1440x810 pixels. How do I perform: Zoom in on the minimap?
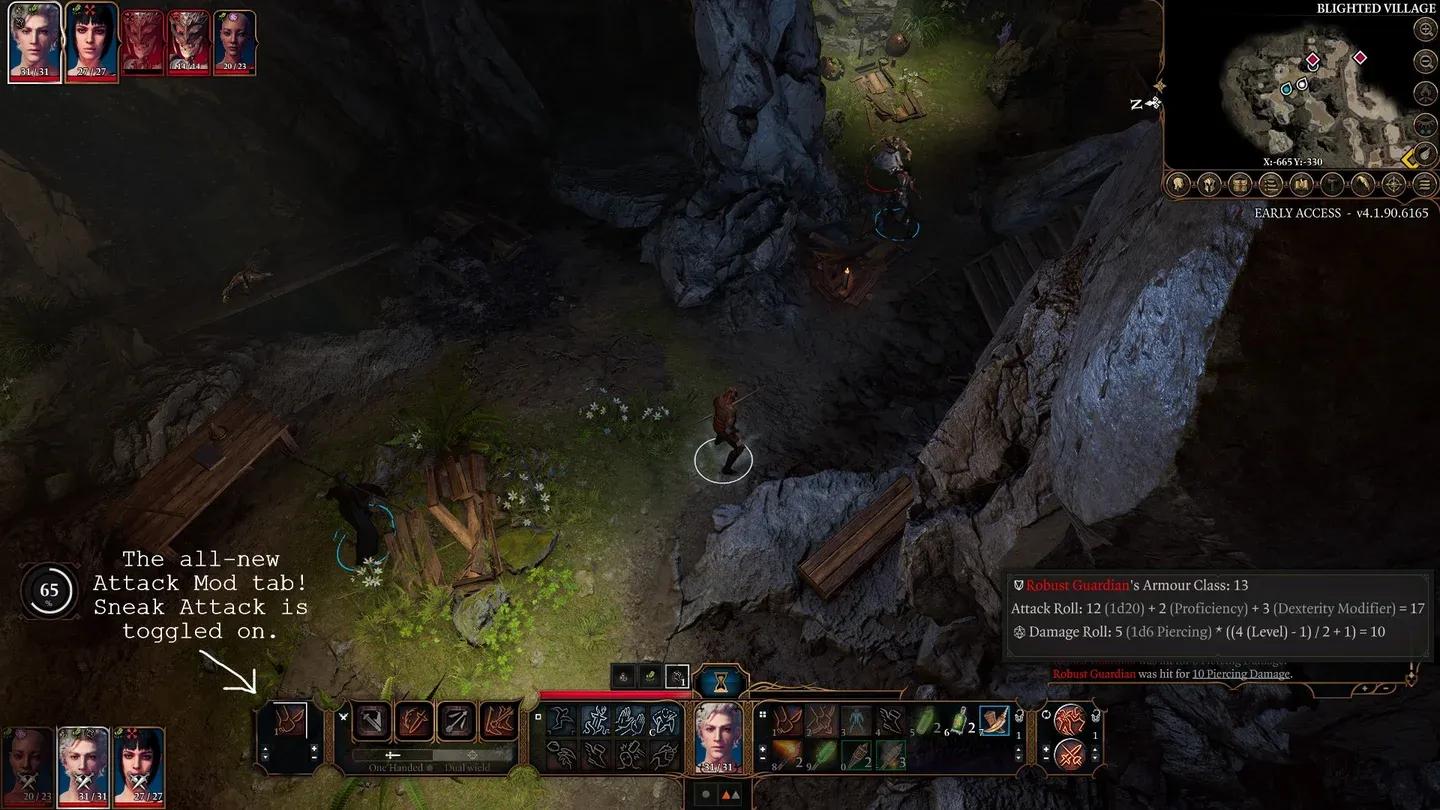tap(1425, 29)
